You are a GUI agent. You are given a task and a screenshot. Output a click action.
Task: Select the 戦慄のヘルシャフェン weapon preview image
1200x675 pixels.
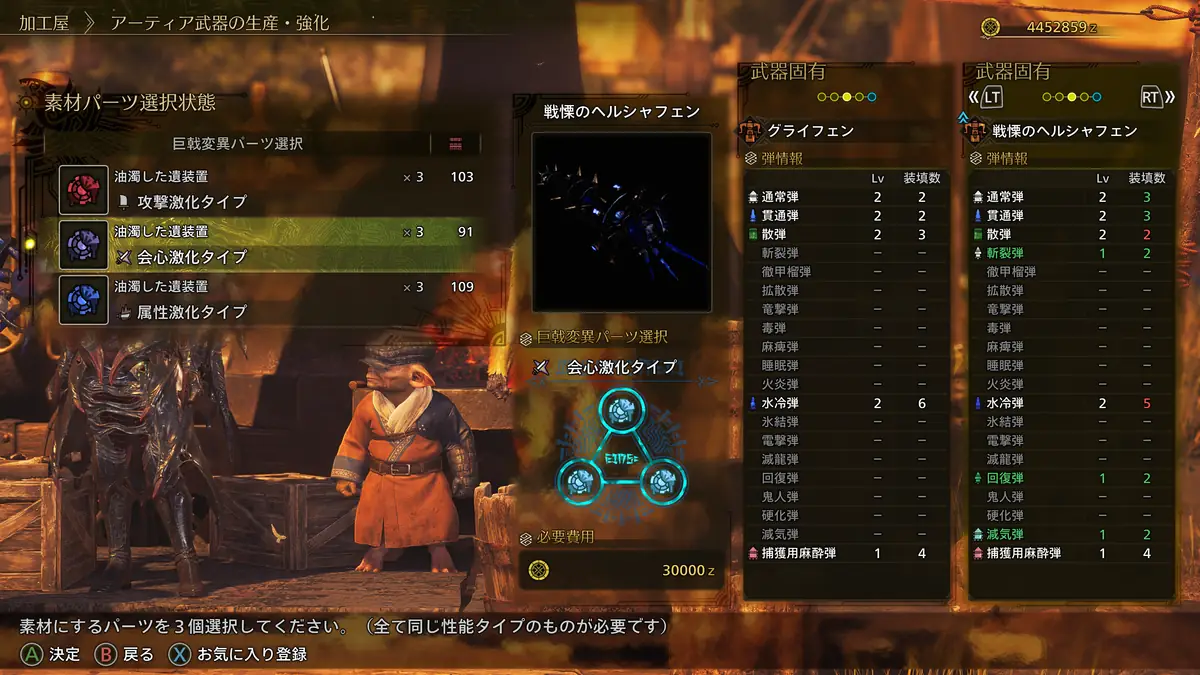point(621,221)
